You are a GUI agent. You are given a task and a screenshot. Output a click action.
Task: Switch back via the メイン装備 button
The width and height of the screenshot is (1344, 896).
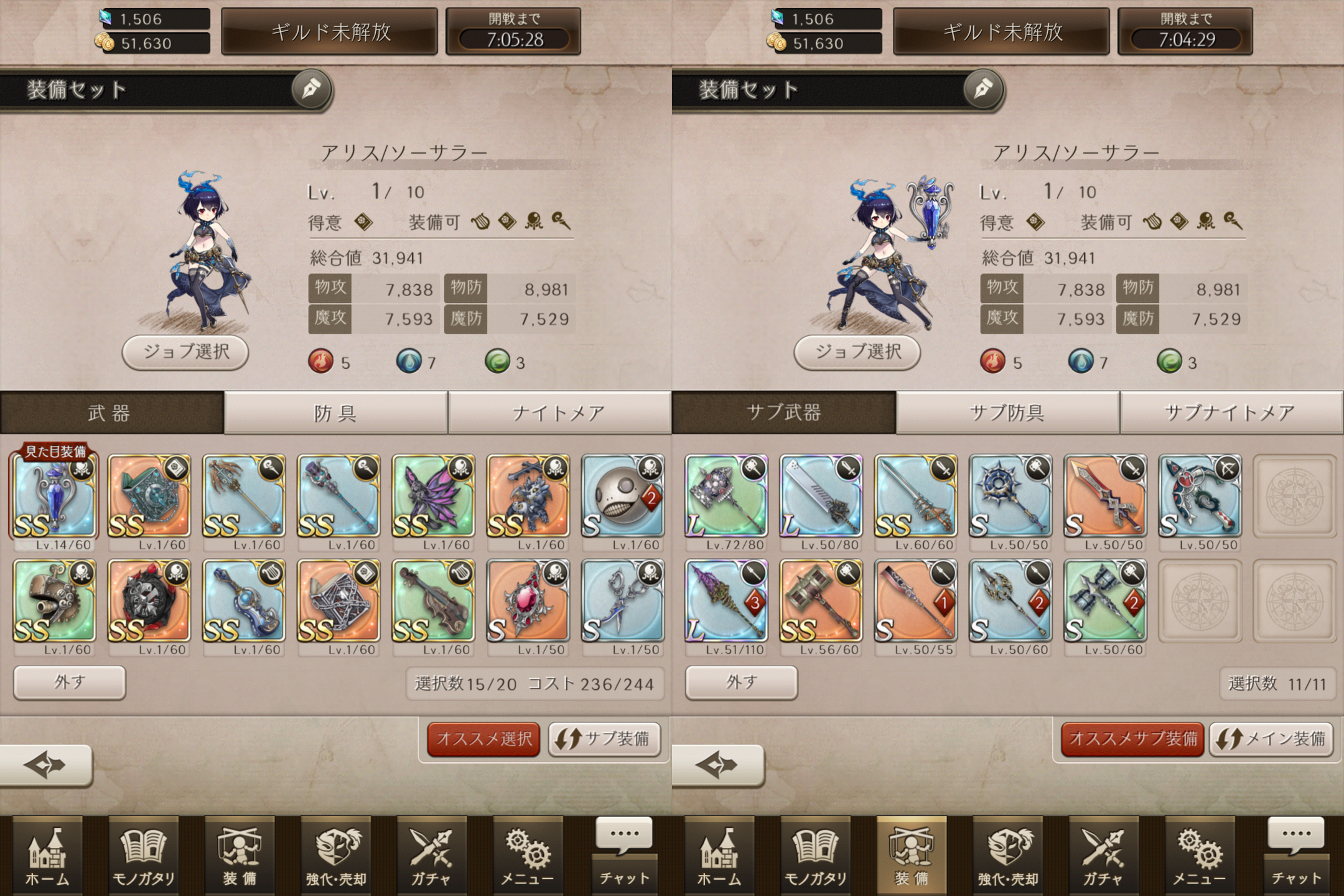[x=1271, y=739]
